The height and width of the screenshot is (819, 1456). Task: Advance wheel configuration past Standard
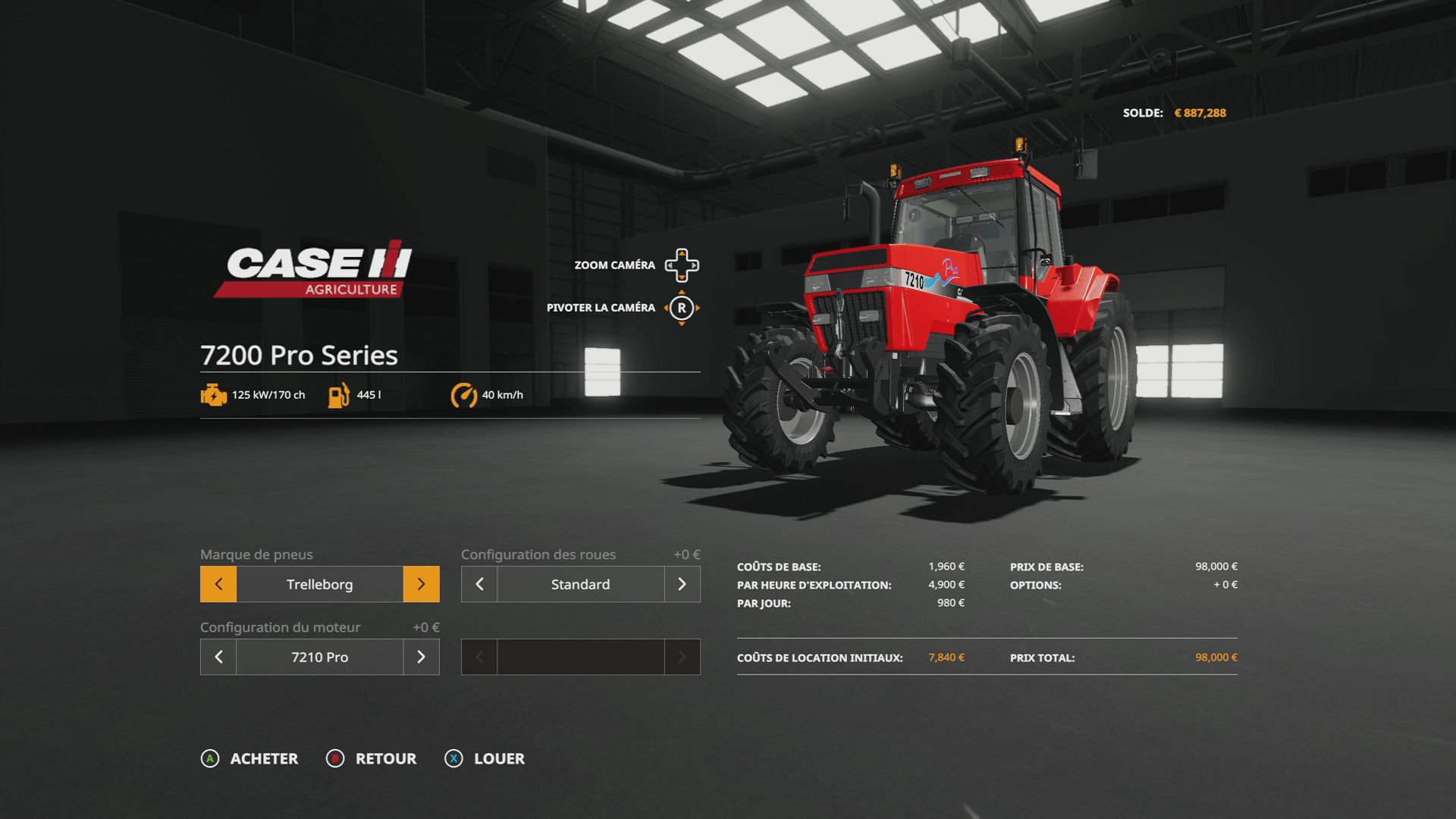pos(682,584)
